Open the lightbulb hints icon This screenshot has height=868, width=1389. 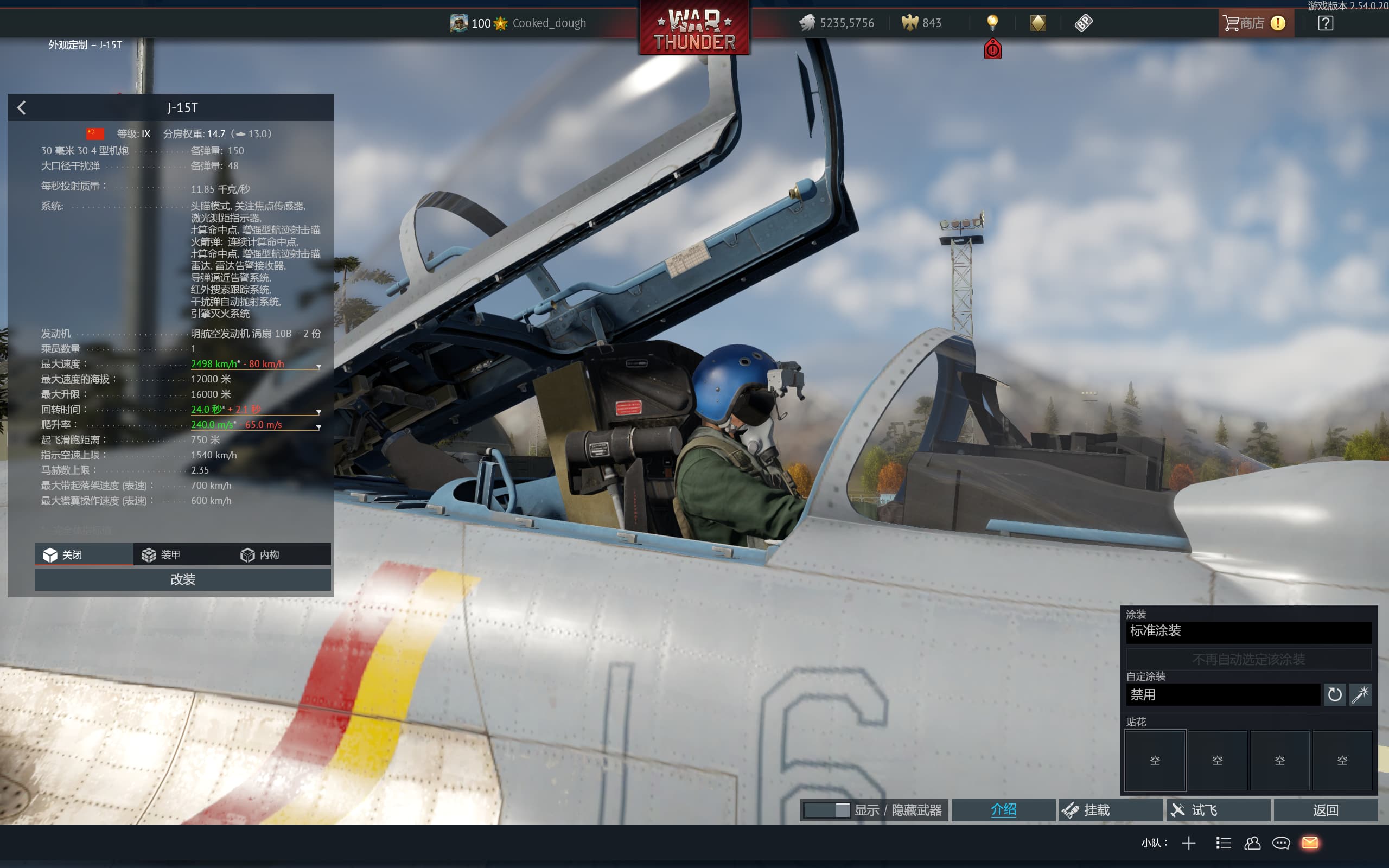point(992,23)
